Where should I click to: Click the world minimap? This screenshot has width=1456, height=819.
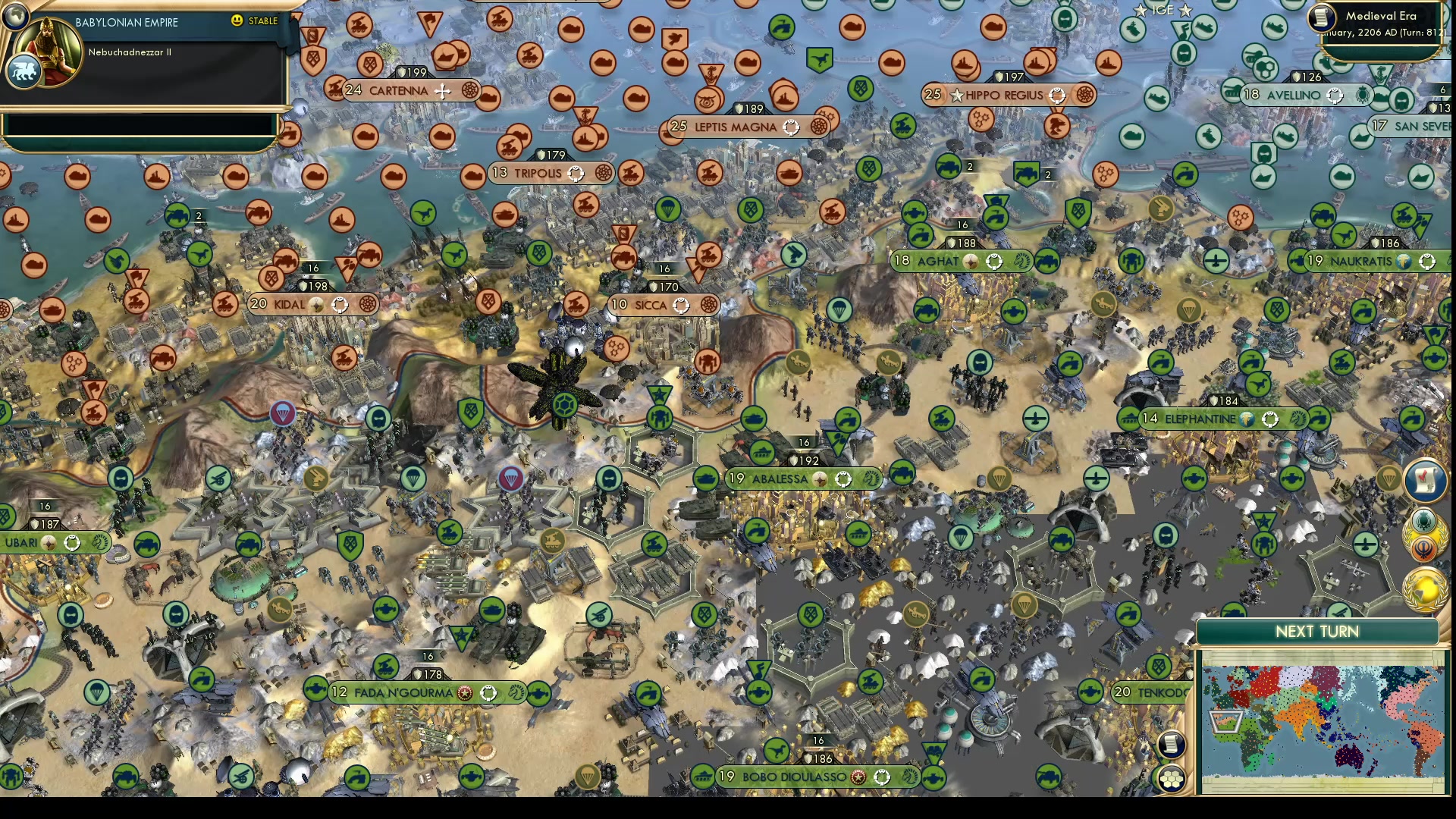tap(1322, 730)
